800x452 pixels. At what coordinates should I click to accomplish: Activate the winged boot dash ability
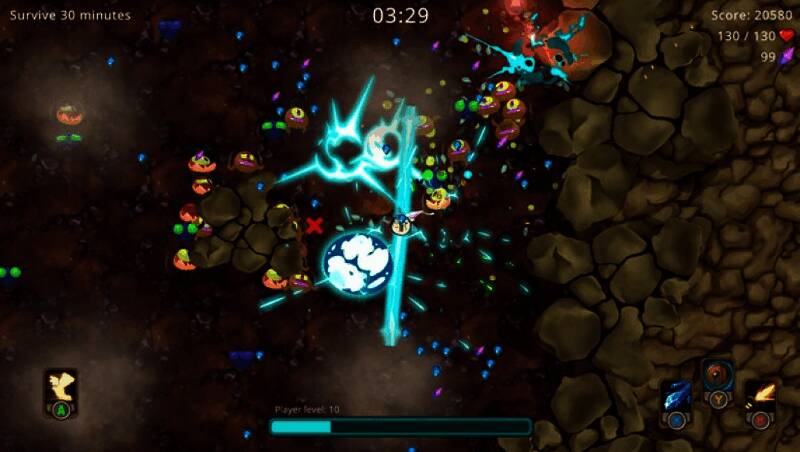tap(60, 385)
